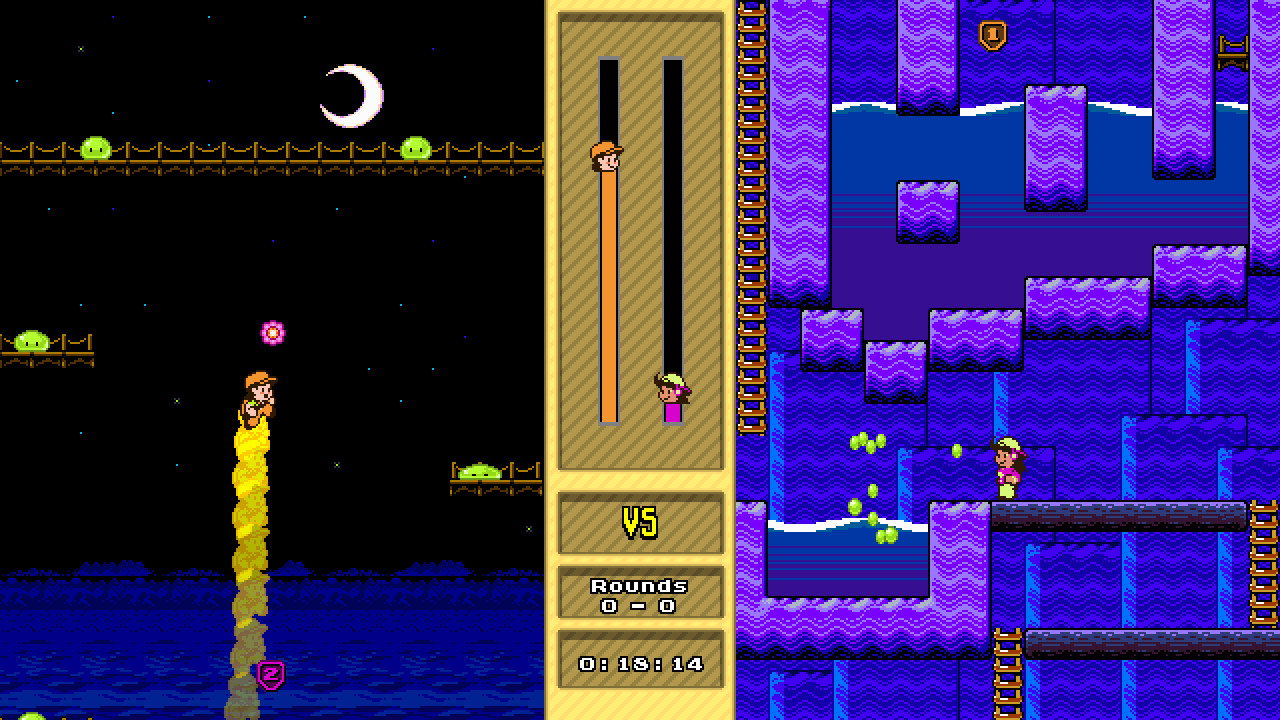Screen dimensions: 1280x720
Task: Expand the left player's orange progress column
Action: (x=608, y=300)
